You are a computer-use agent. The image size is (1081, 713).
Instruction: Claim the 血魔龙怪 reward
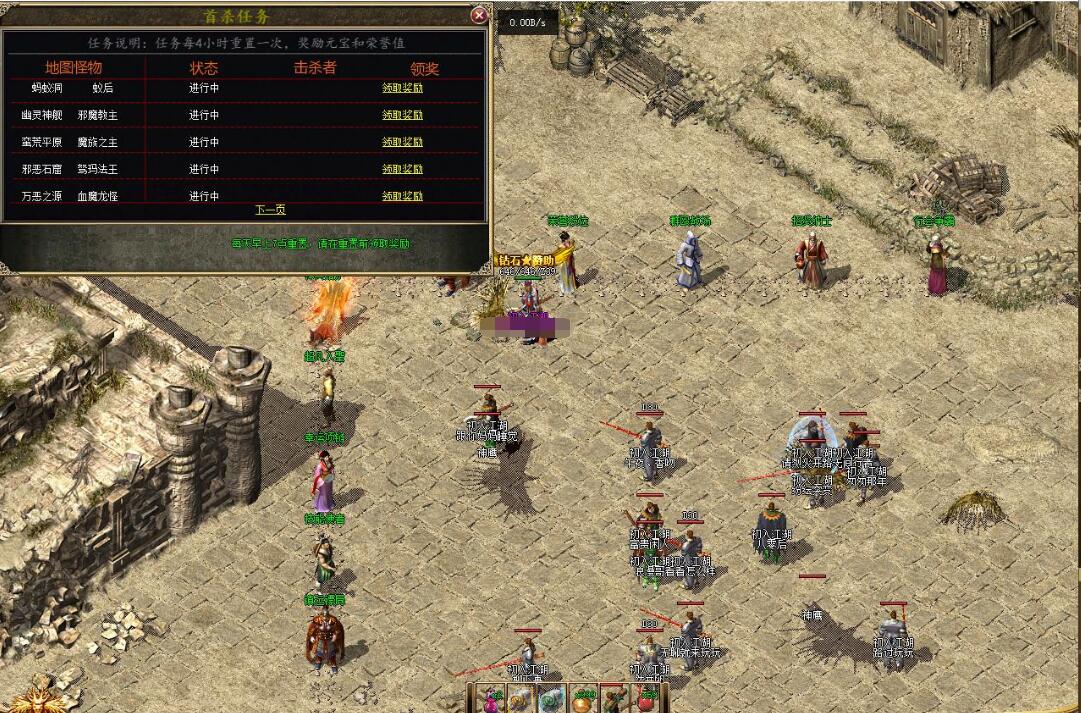tap(402, 196)
